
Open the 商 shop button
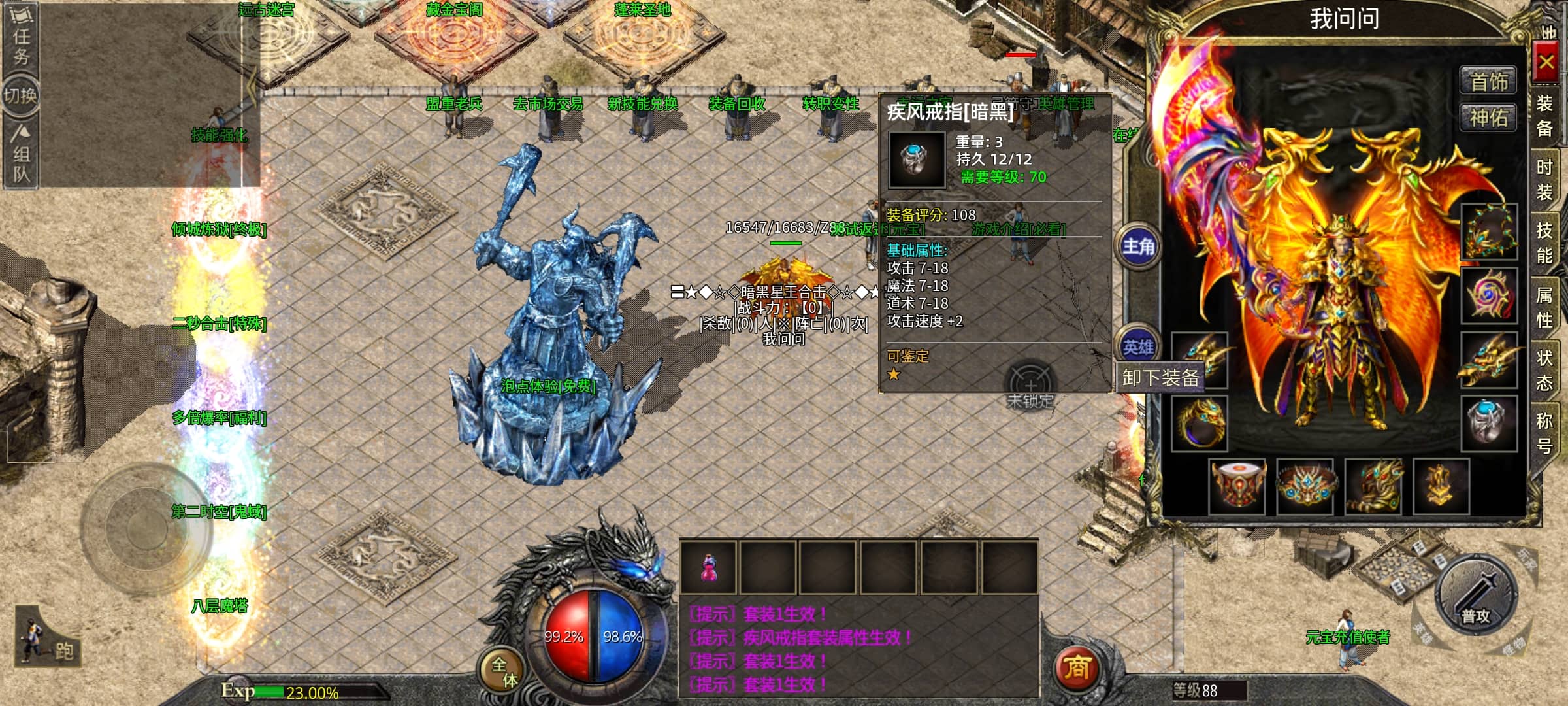[x=1077, y=667]
